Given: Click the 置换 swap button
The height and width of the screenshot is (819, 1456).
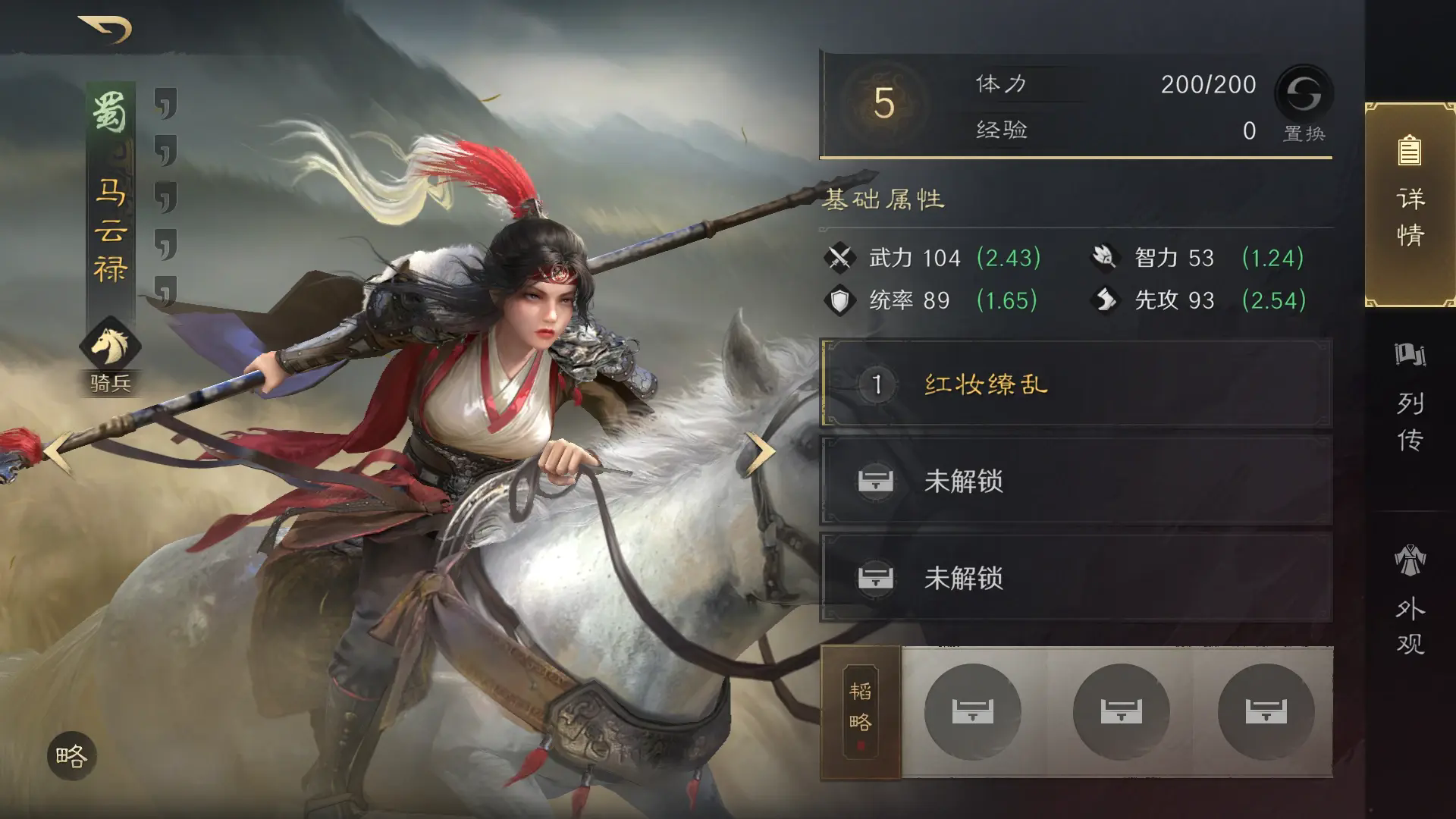Looking at the screenshot, I should (1304, 102).
